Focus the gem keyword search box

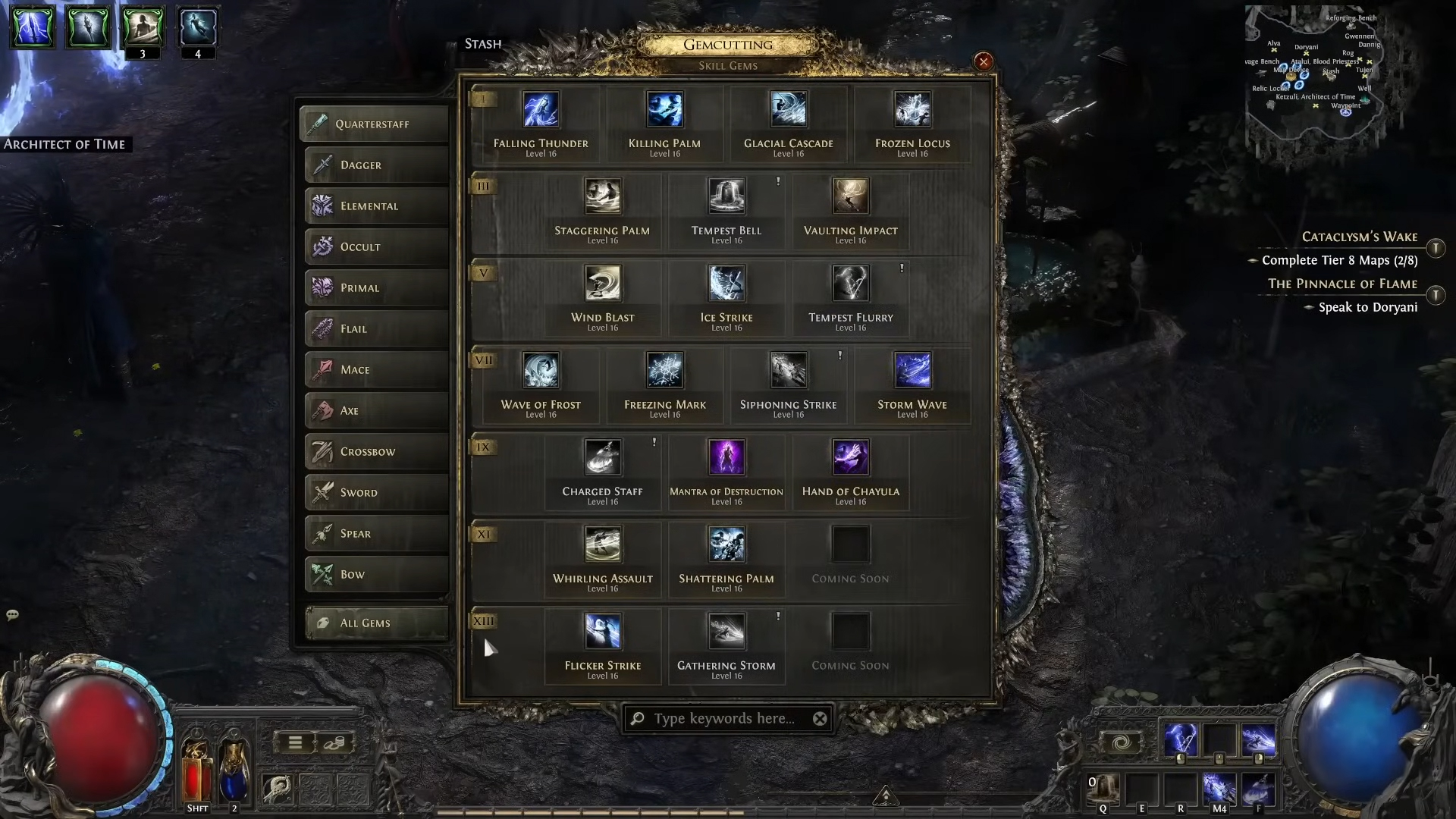724,719
